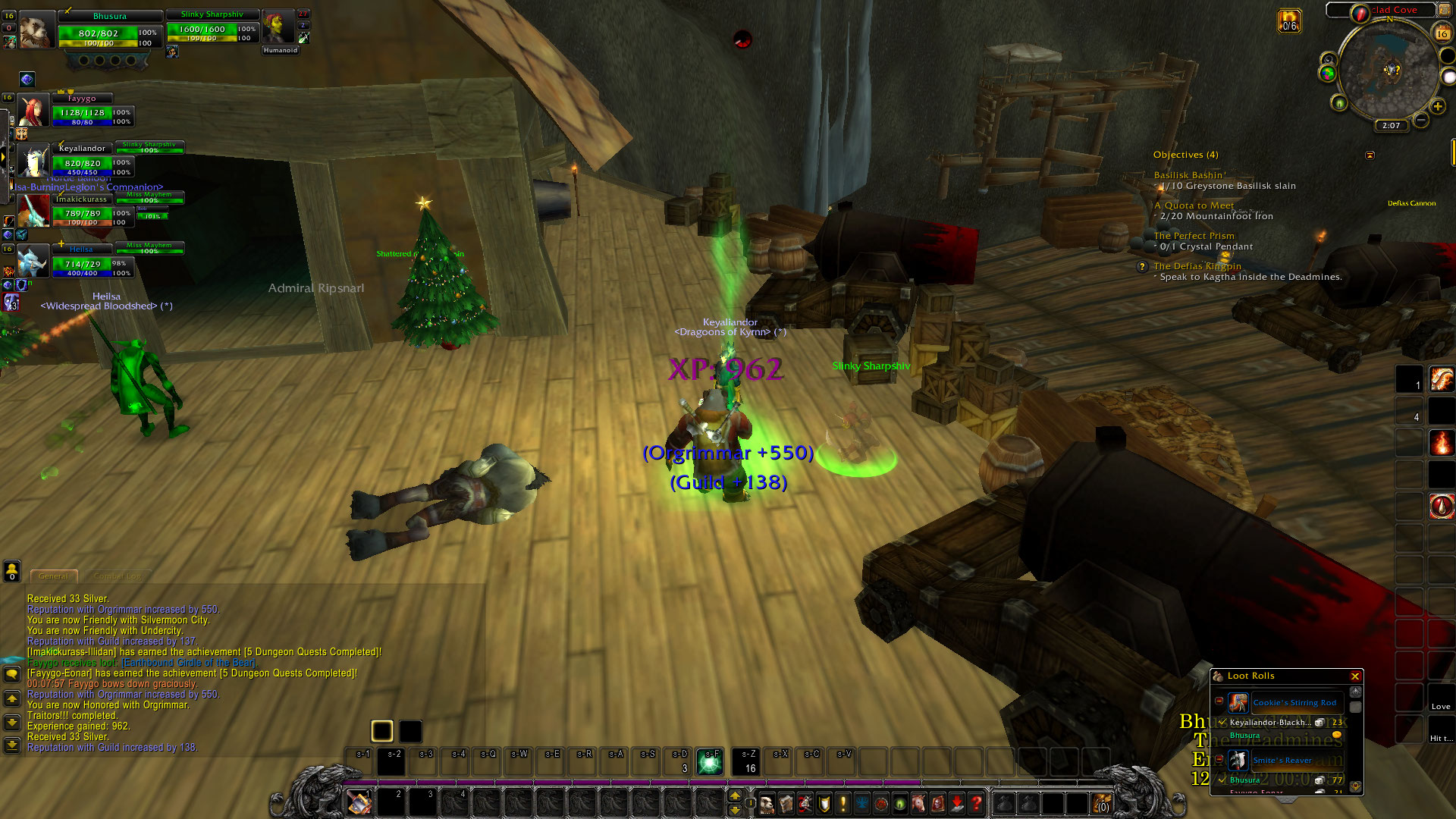Select The Defias Kingpin quest objective
The width and height of the screenshot is (1456, 819).
(x=1197, y=266)
